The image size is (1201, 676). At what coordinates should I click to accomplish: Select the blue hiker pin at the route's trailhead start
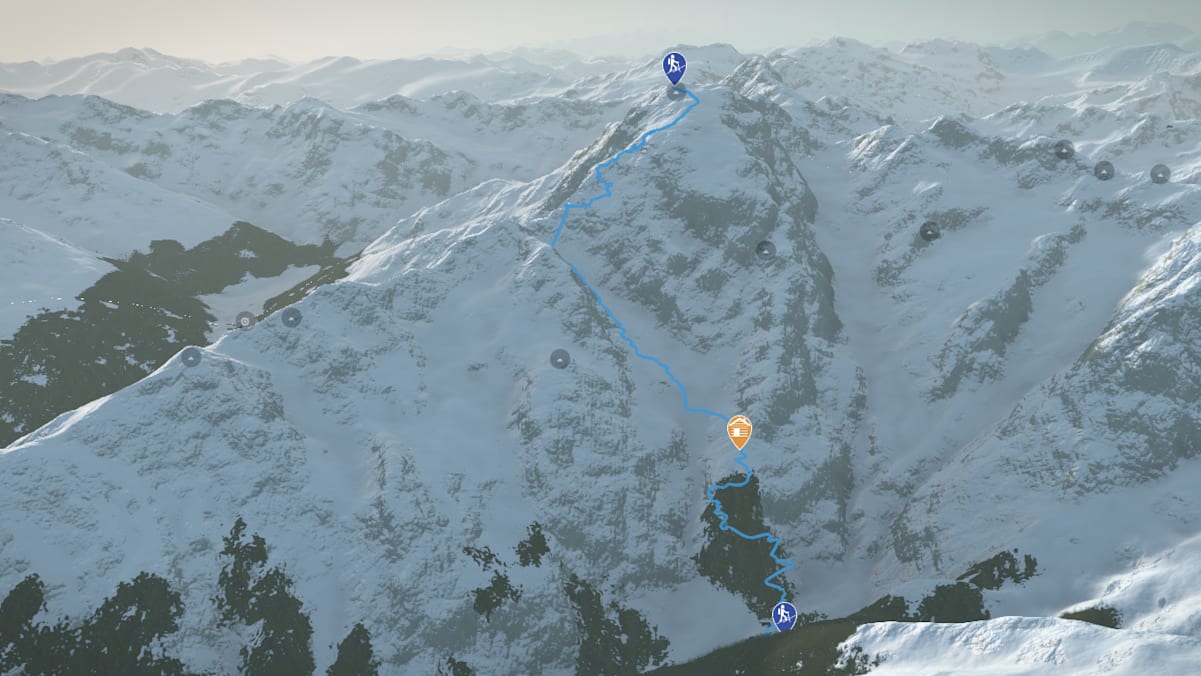(784, 613)
